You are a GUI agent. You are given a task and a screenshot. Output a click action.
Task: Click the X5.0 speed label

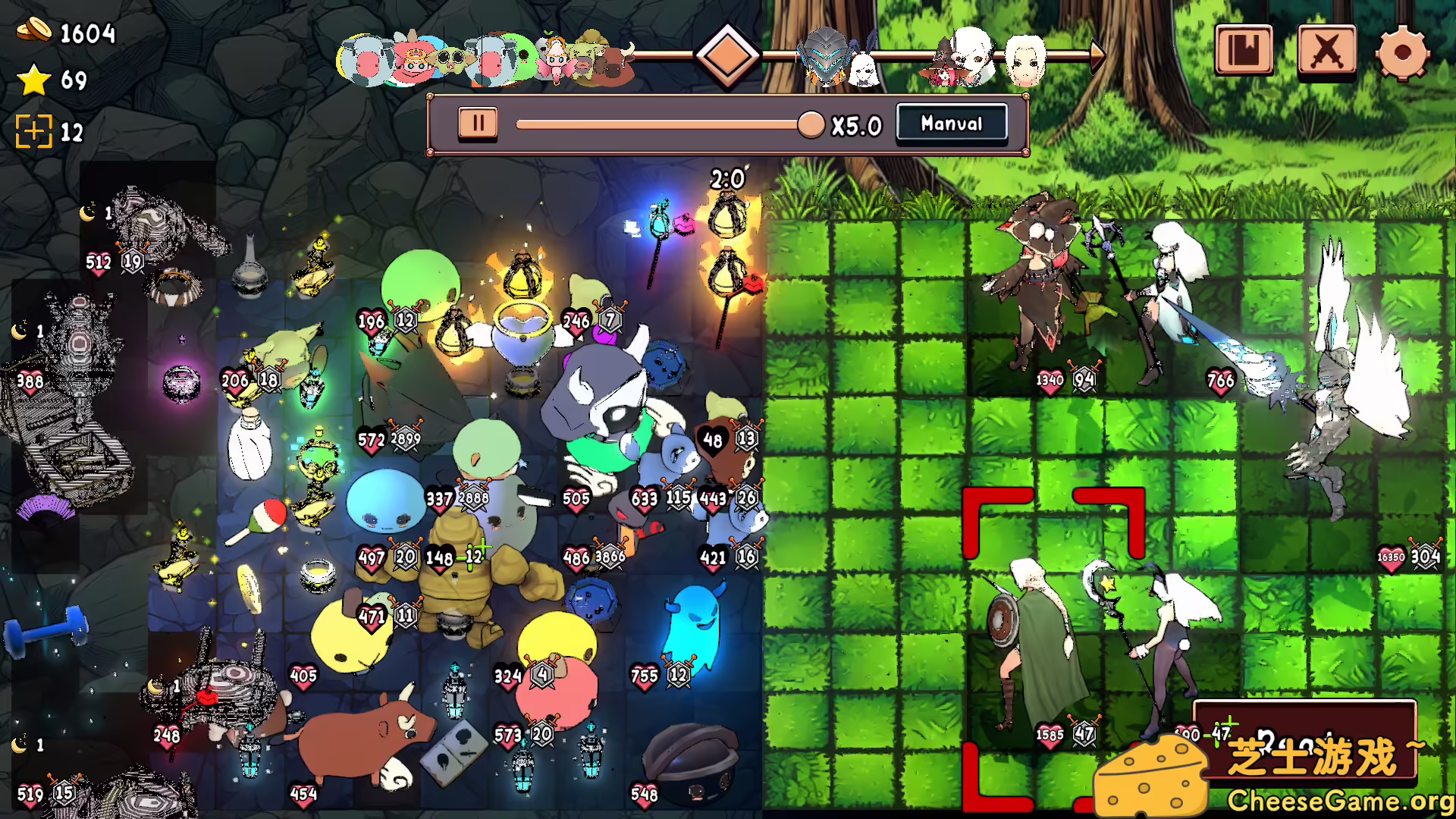click(x=855, y=123)
